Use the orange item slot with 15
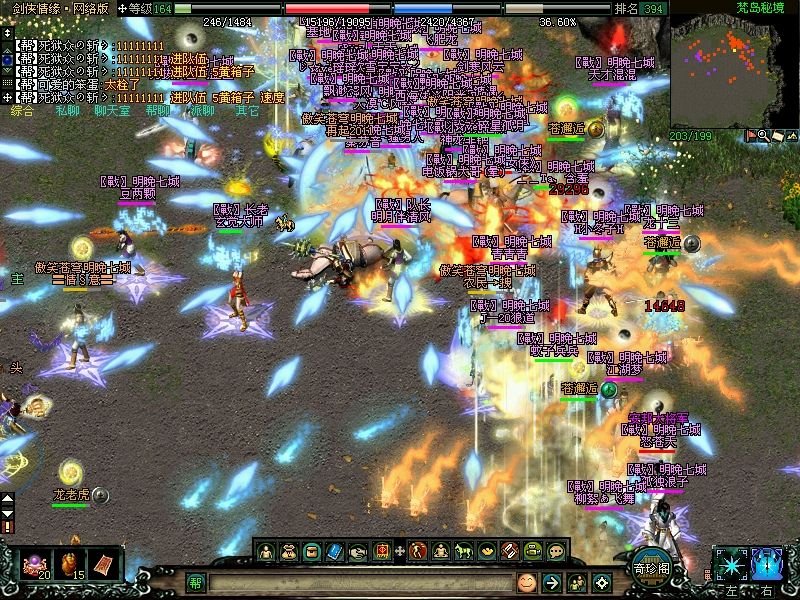The image size is (800, 600). pyautogui.click(x=73, y=563)
